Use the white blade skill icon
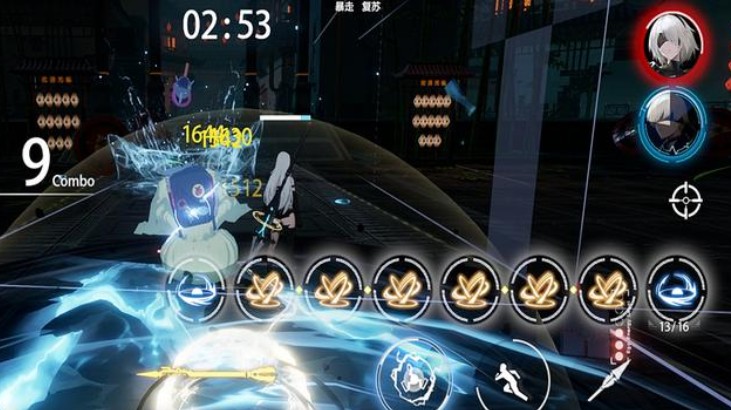Viewport: 731px width, 410px height. [608, 382]
